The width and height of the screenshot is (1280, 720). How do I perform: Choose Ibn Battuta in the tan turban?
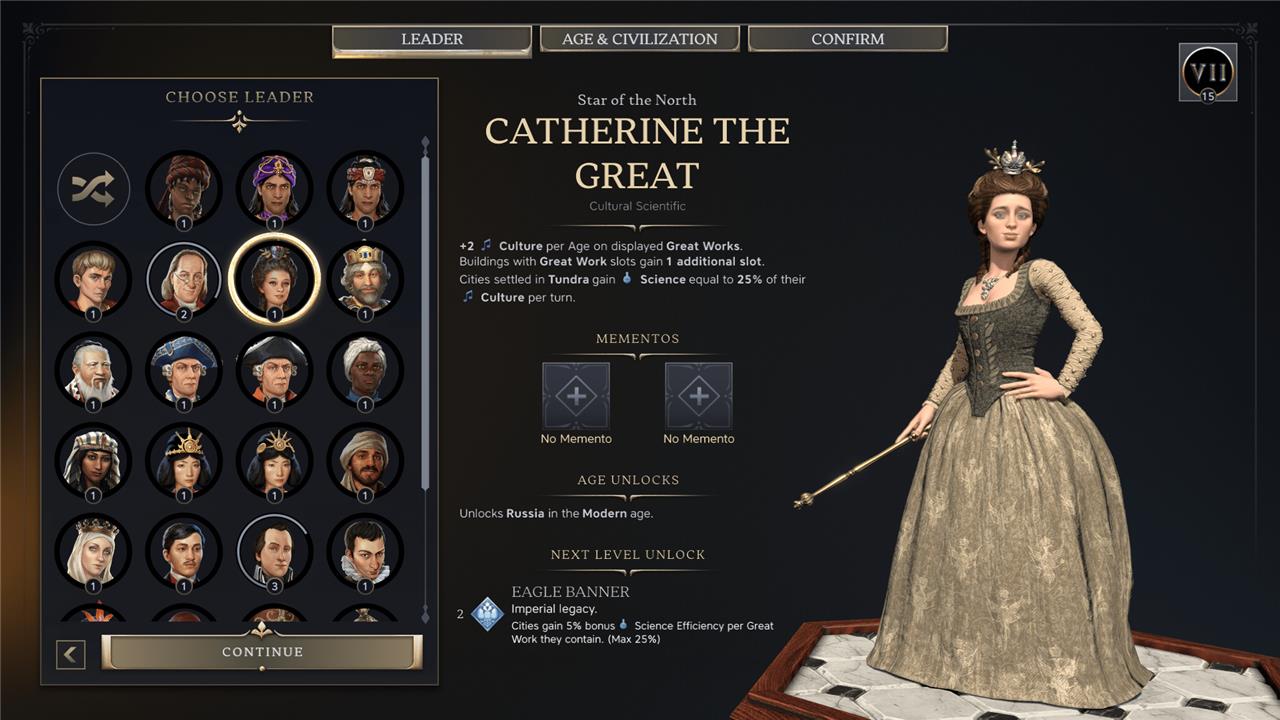[365, 461]
